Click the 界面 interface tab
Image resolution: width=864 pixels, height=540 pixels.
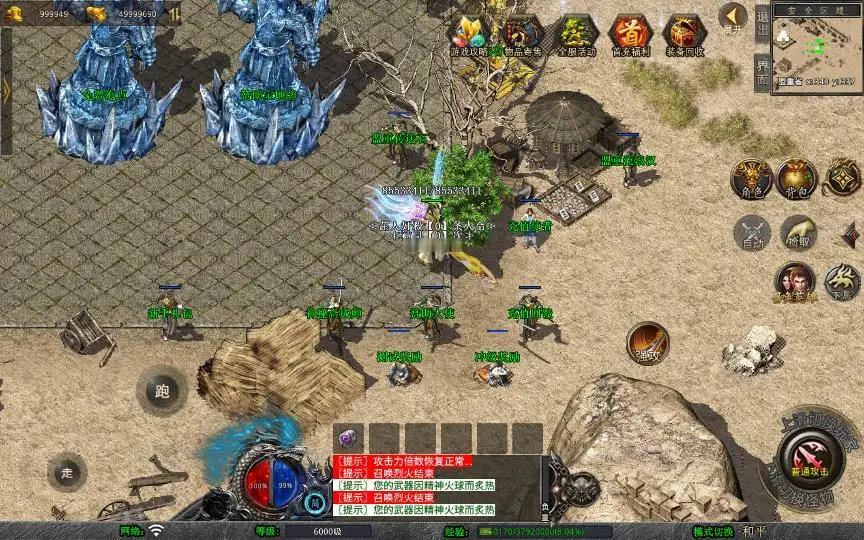[x=763, y=72]
